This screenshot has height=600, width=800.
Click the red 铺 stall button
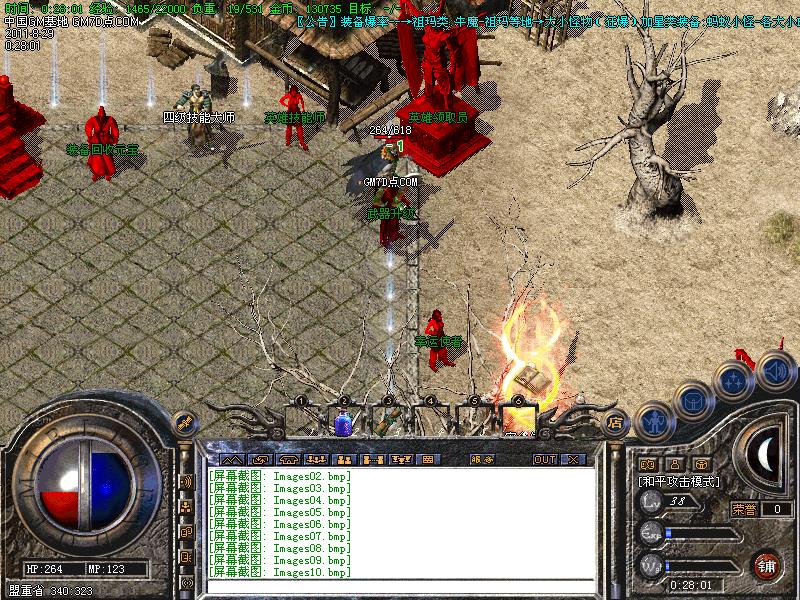point(767,565)
